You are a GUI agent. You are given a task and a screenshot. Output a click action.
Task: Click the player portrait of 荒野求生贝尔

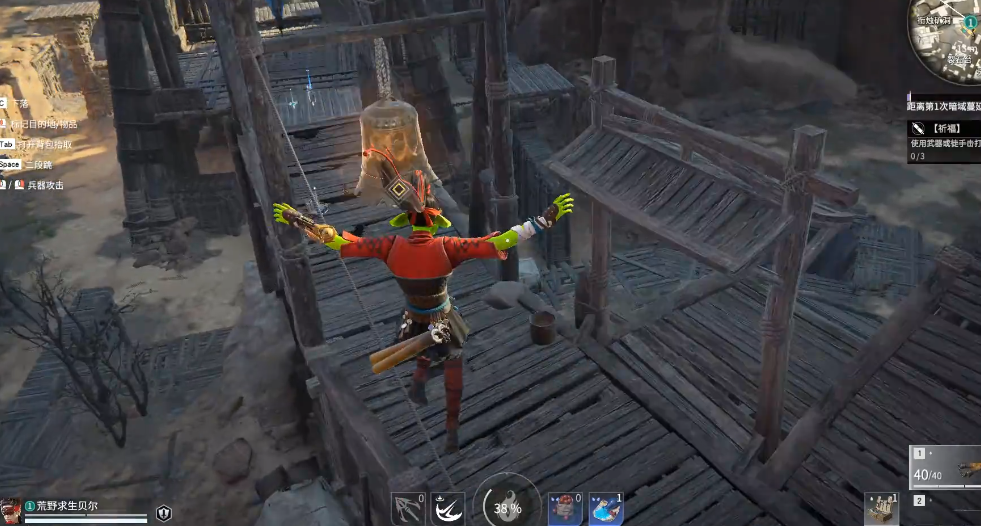(x=12, y=509)
